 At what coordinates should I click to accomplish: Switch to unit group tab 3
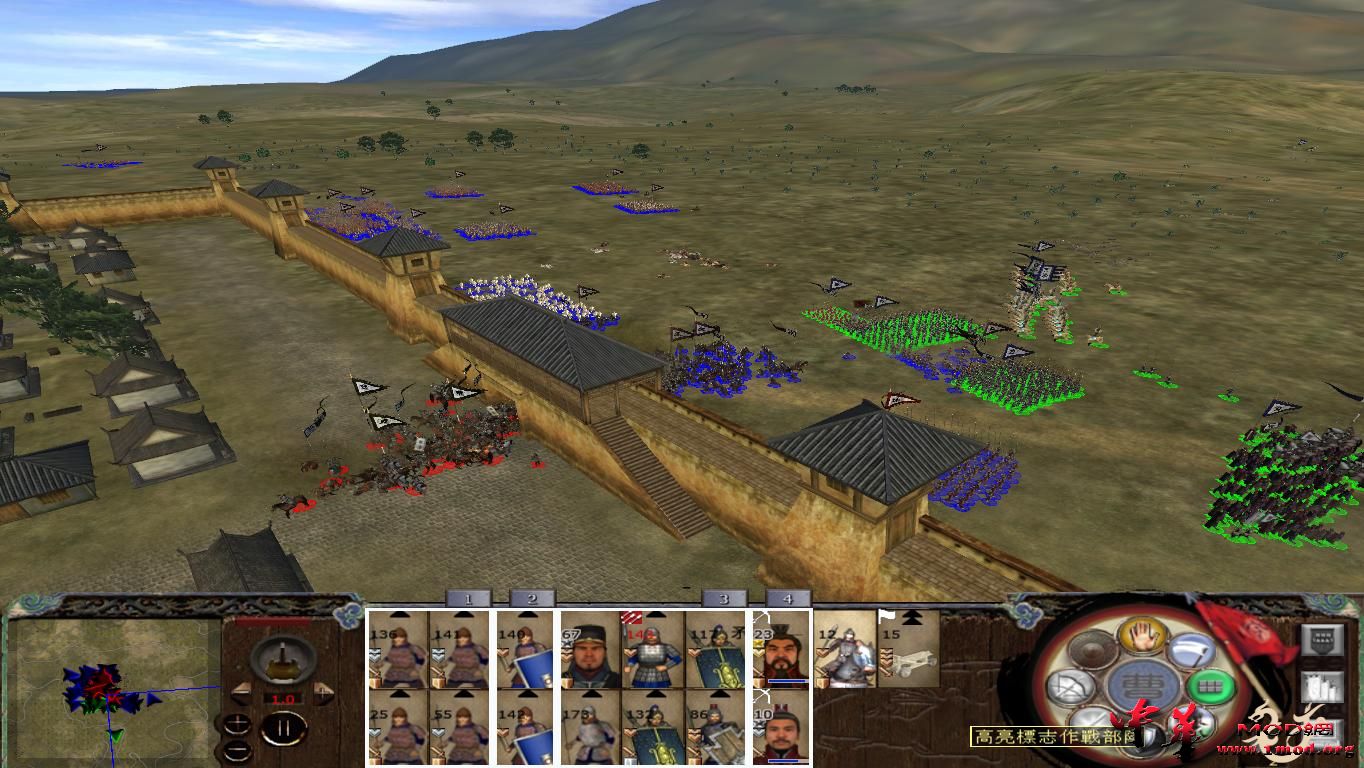723,597
